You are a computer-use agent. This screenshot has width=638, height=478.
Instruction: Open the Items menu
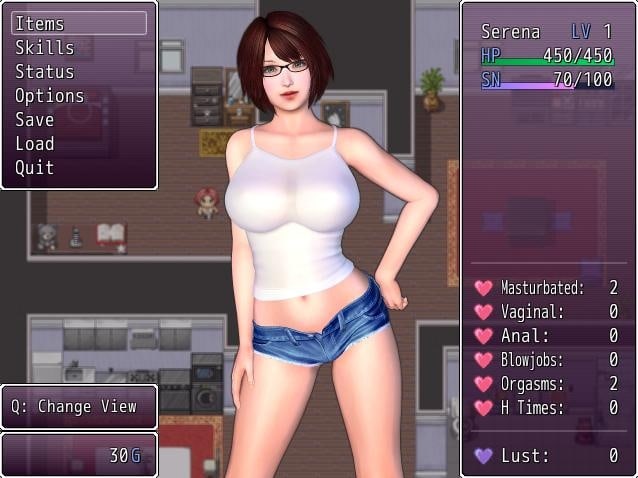click(40, 24)
